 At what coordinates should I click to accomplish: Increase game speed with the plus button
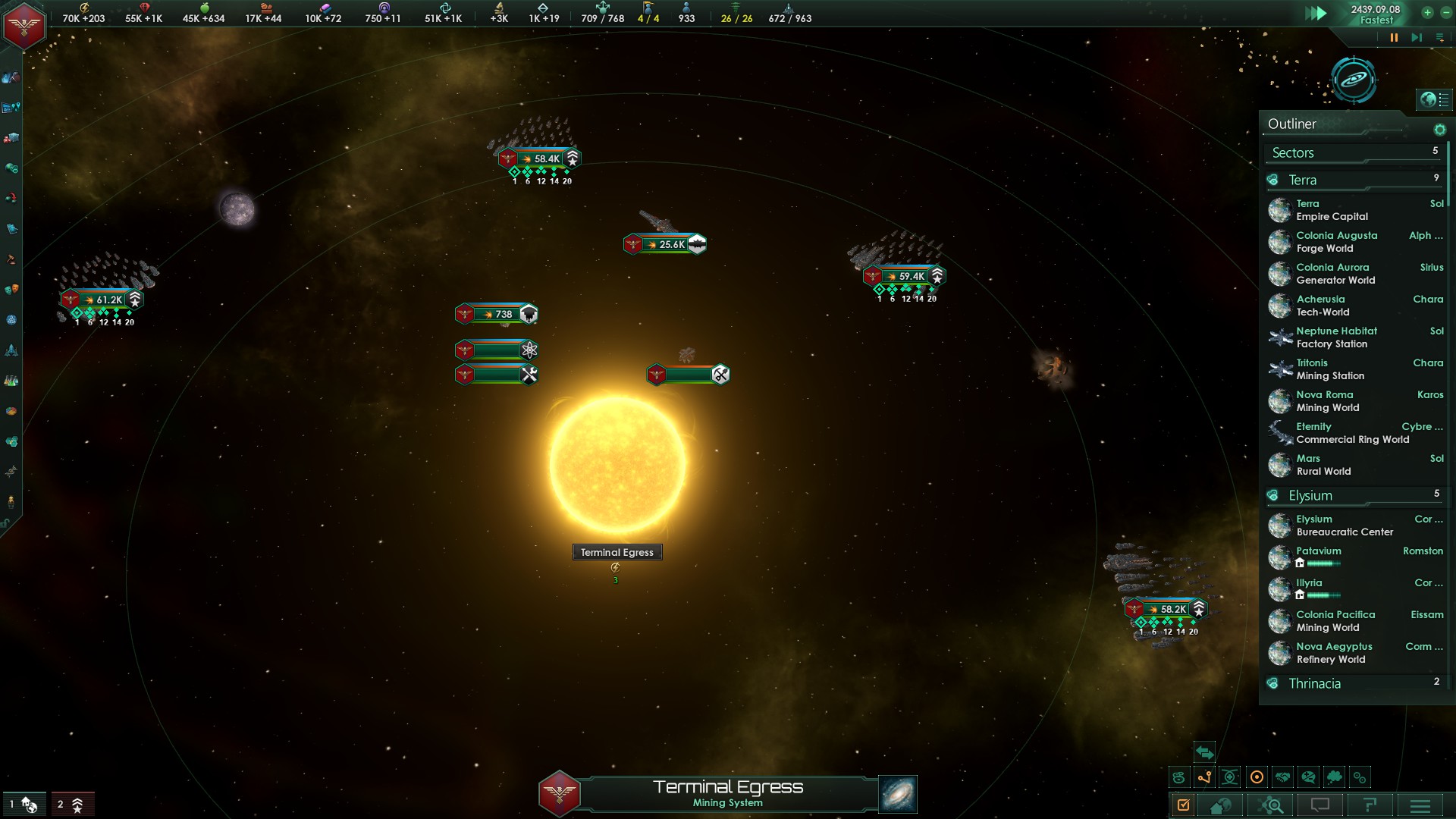(1427, 12)
